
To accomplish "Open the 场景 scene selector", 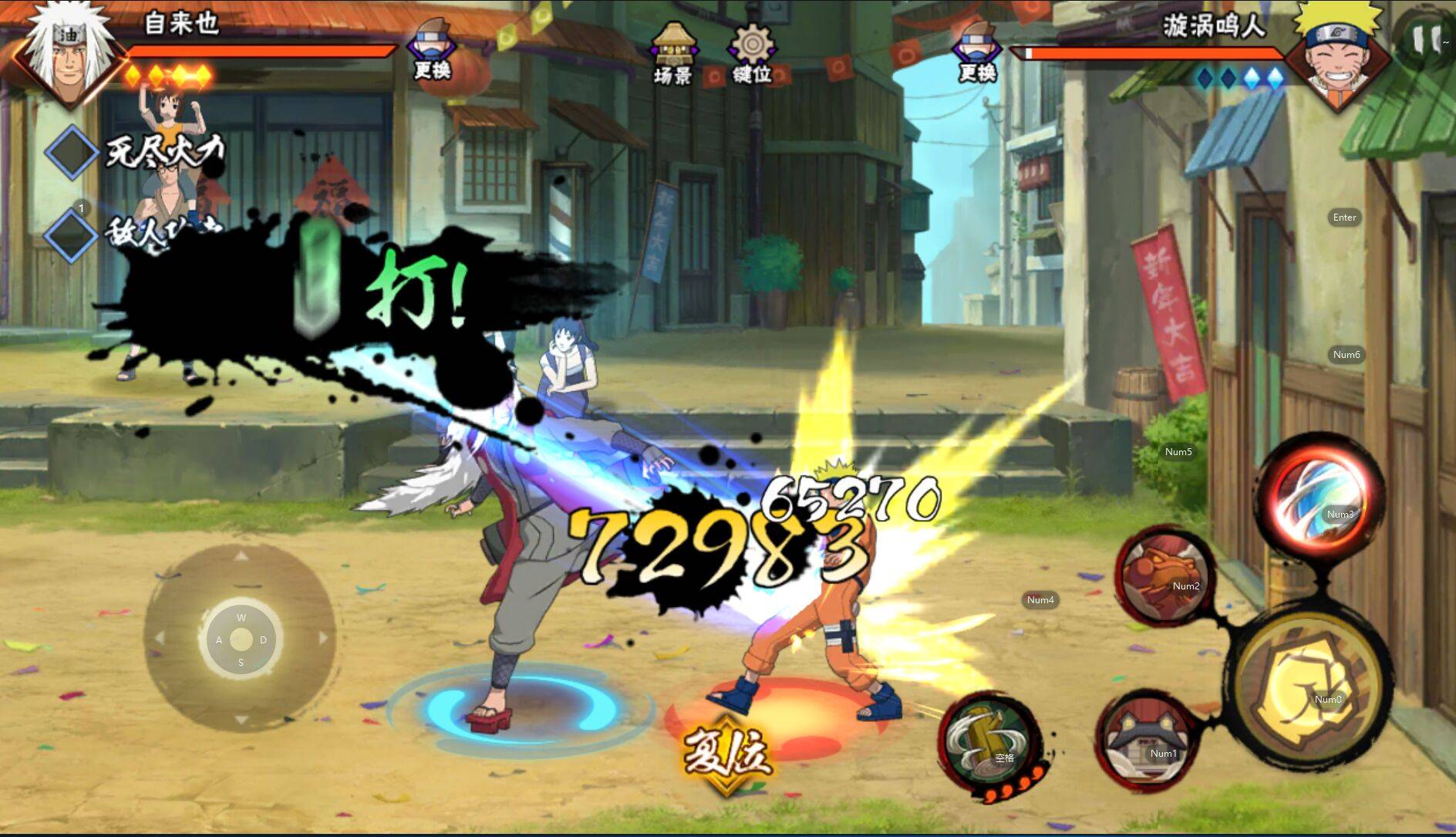I will pos(673,54).
